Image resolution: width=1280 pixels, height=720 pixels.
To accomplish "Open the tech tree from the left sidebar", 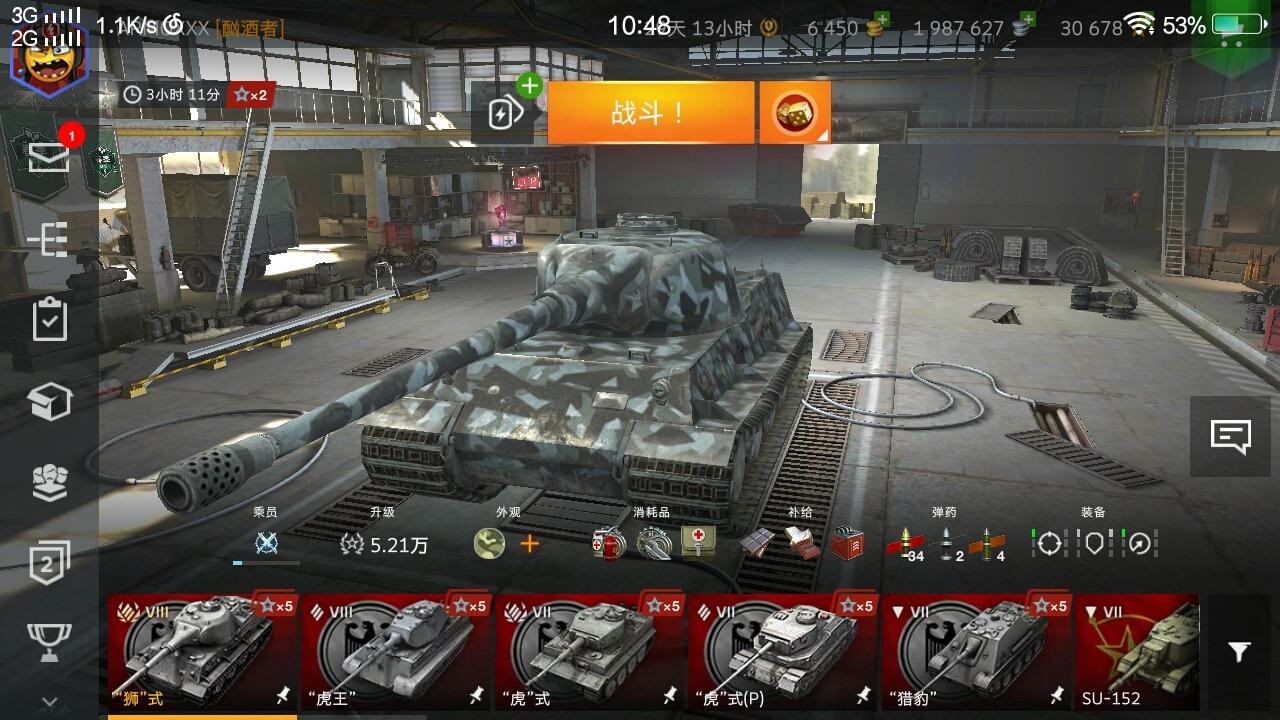I will point(49,240).
